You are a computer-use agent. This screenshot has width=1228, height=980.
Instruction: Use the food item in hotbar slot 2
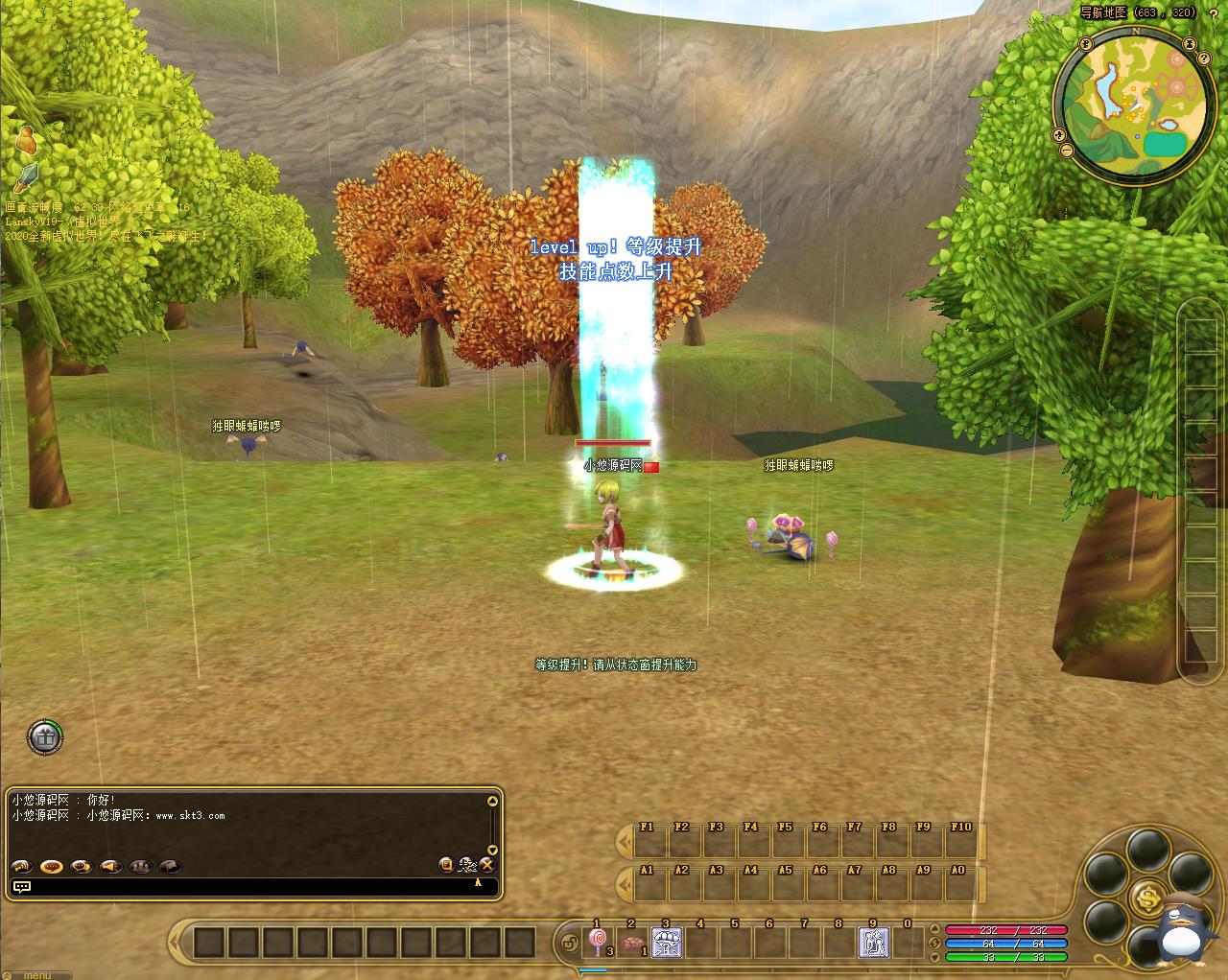pos(633,944)
